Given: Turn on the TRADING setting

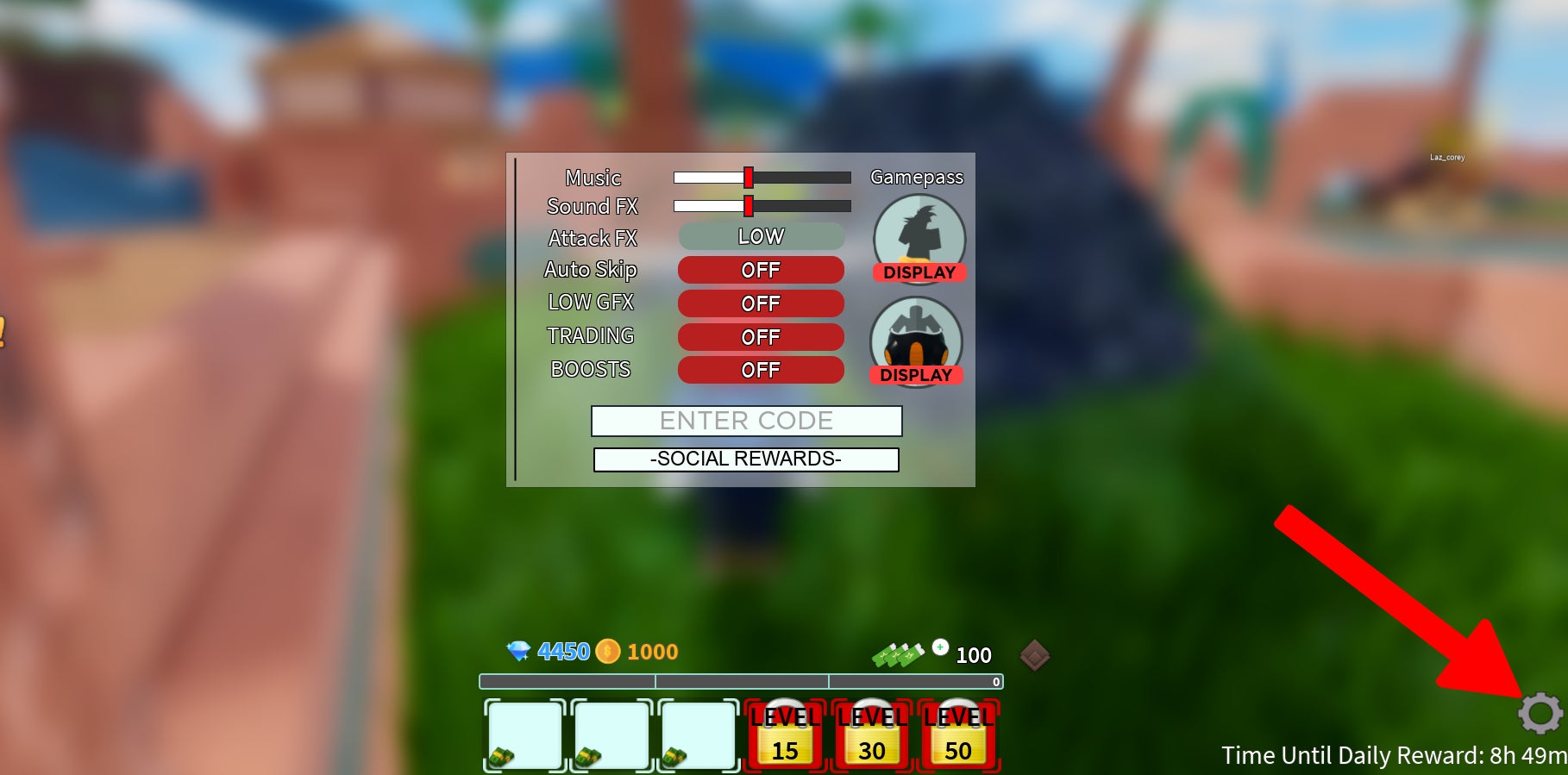Looking at the screenshot, I should tap(760, 336).
